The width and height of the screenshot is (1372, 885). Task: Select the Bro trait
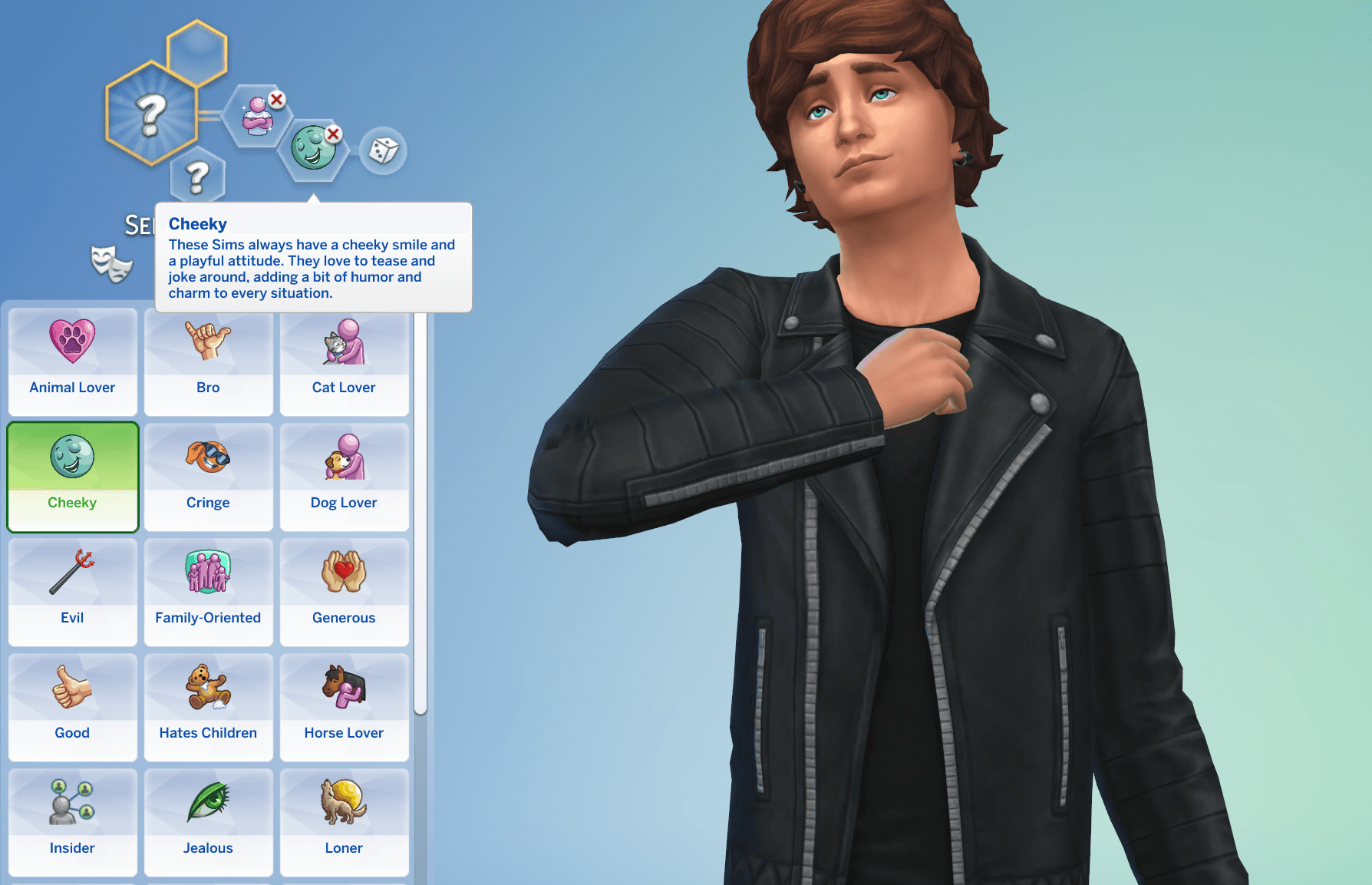(x=208, y=361)
